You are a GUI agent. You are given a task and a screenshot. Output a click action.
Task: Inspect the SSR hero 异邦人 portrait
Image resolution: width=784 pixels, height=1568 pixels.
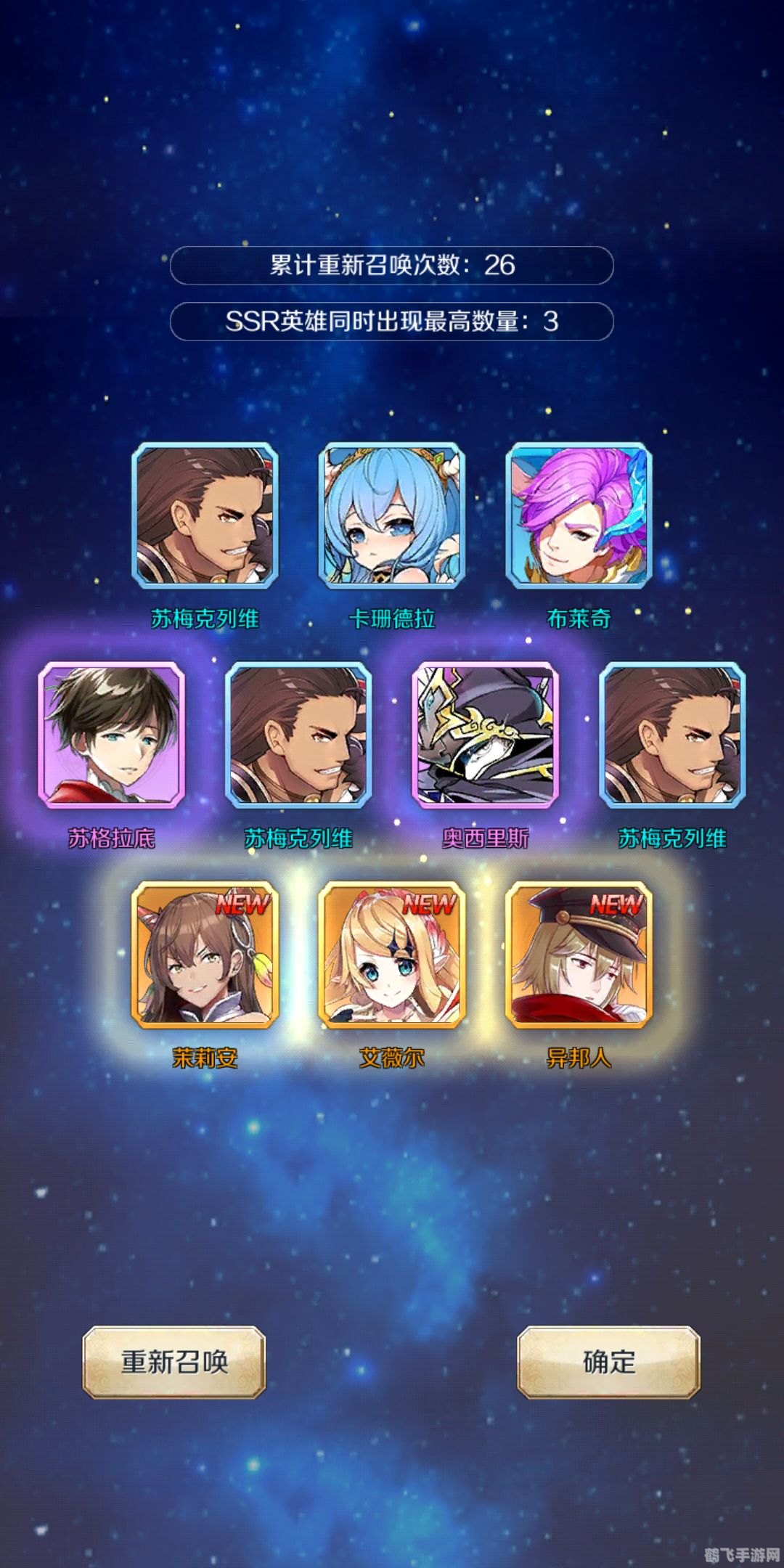tap(579, 954)
